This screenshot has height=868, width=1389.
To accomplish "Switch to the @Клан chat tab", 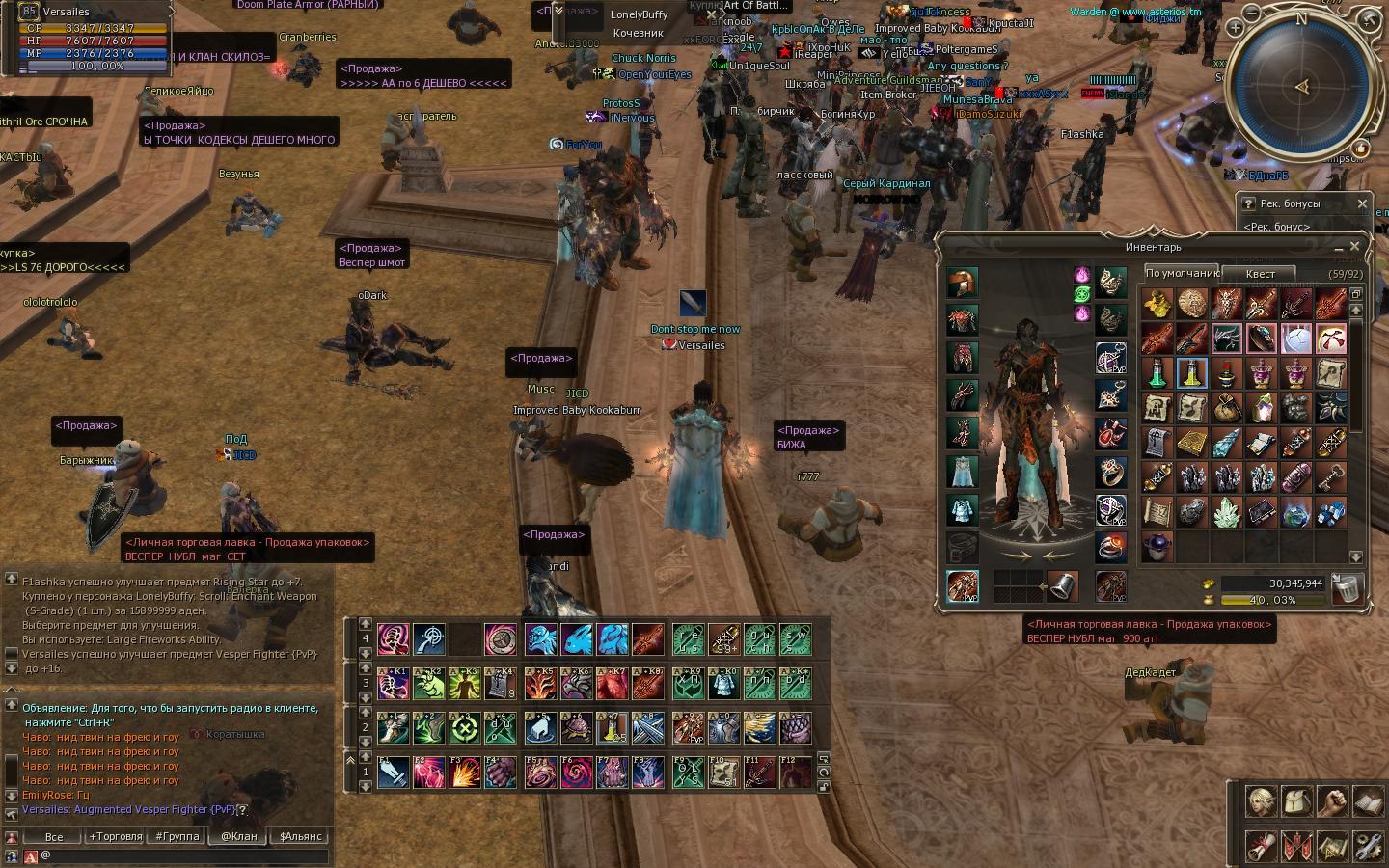I will tap(238, 836).
